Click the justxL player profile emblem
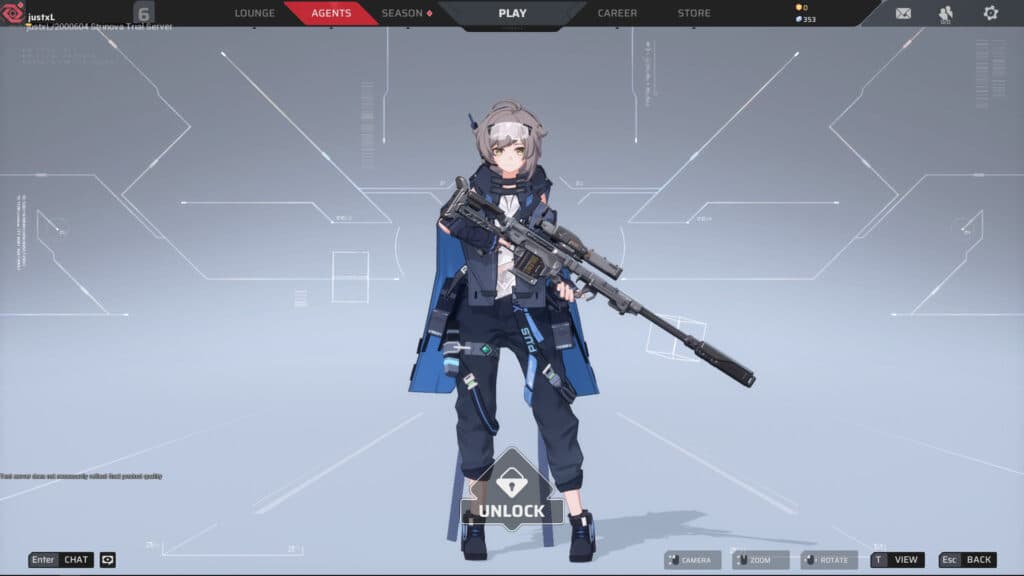This screenshot has height=576, width=1024. (14, 12)
